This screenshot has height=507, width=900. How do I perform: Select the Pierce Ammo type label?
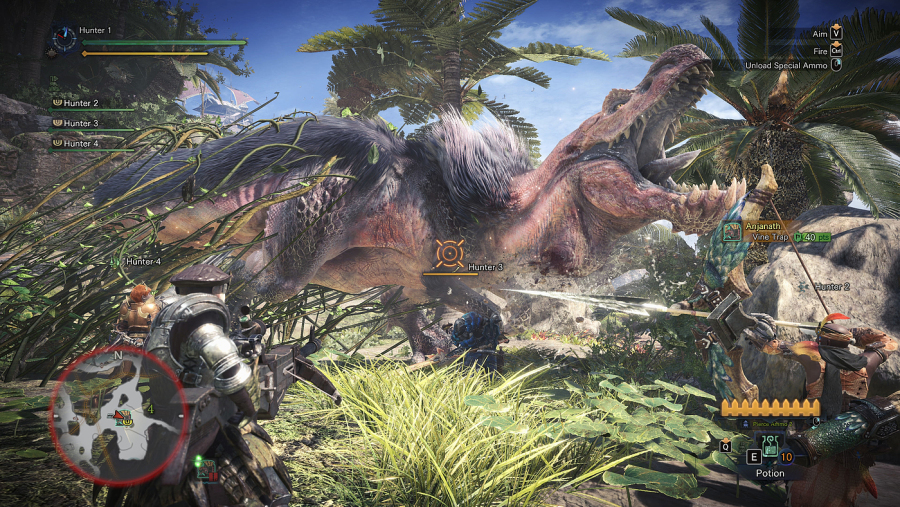[x=770, y=424]
